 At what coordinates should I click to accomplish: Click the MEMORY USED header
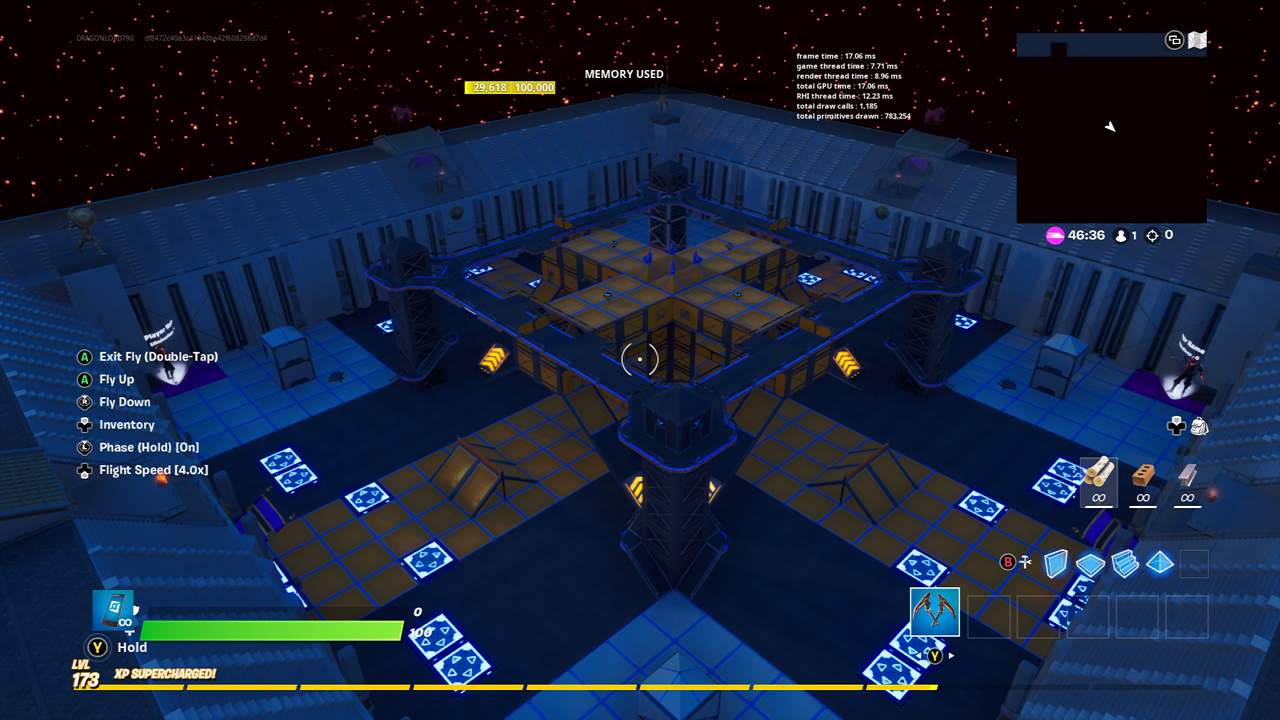tap(624, 74)
